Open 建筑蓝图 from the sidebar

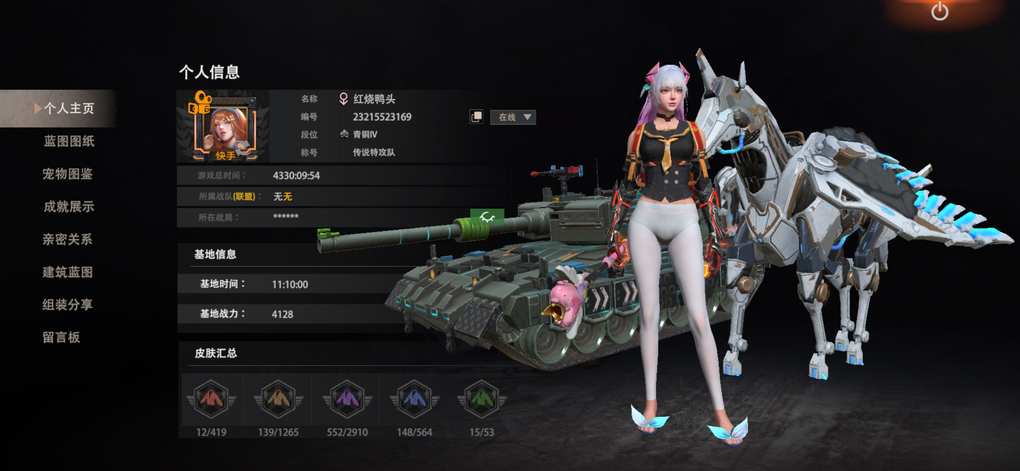point(68,272)
